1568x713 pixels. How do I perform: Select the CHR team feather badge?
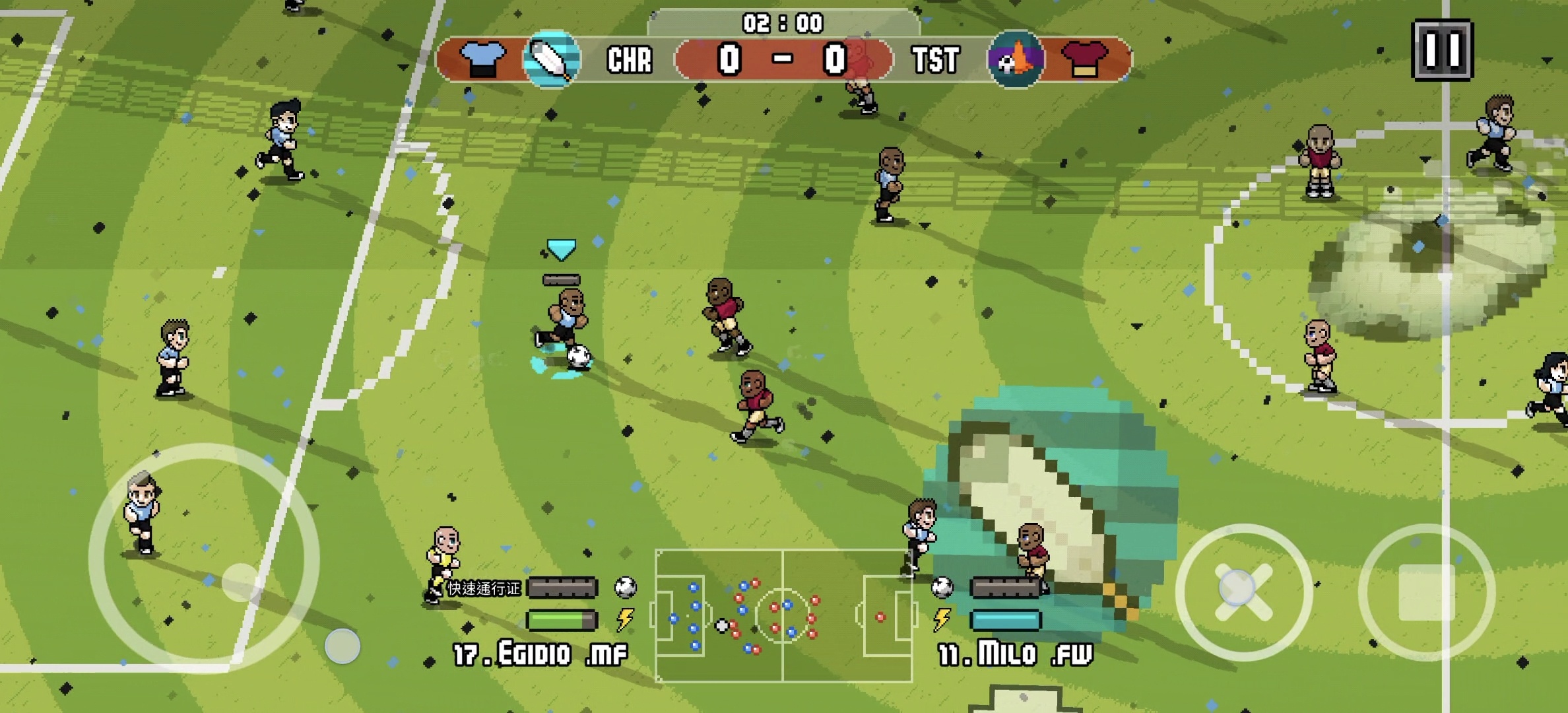point(552,59)
